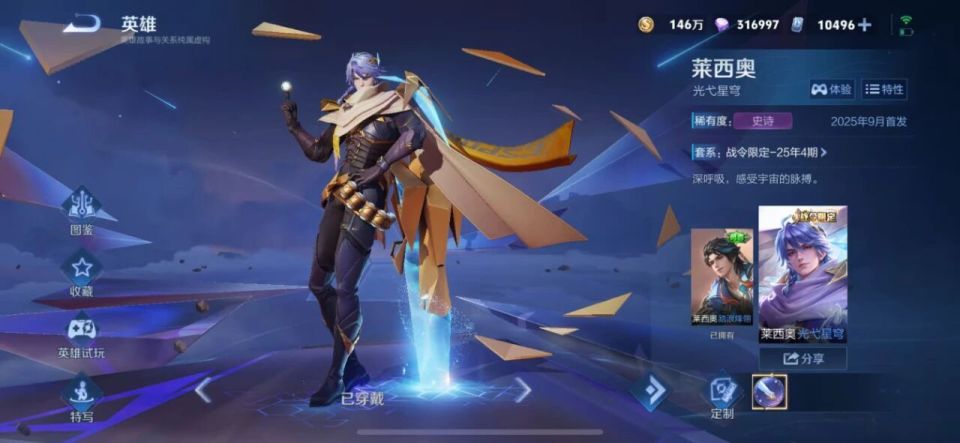This screenshot has height=443, width=960.
Task: Select the owned 莱西奥 skin thumbnail marked 已拥有
Action: pyautogui.click(x=721, y=280)
